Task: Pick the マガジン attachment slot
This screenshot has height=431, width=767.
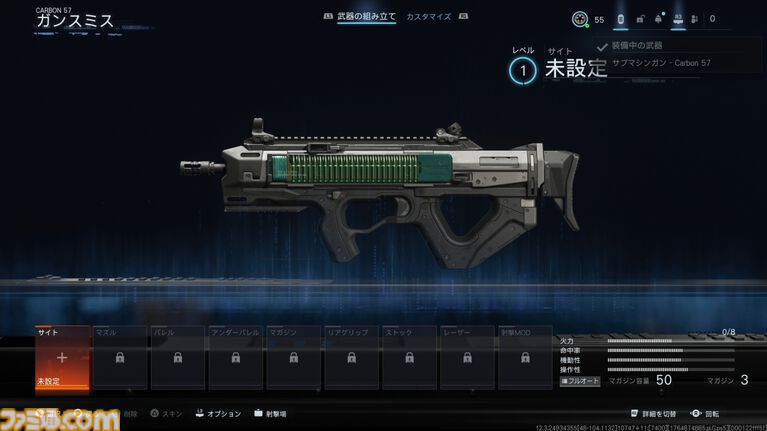Action: [294, 357]
